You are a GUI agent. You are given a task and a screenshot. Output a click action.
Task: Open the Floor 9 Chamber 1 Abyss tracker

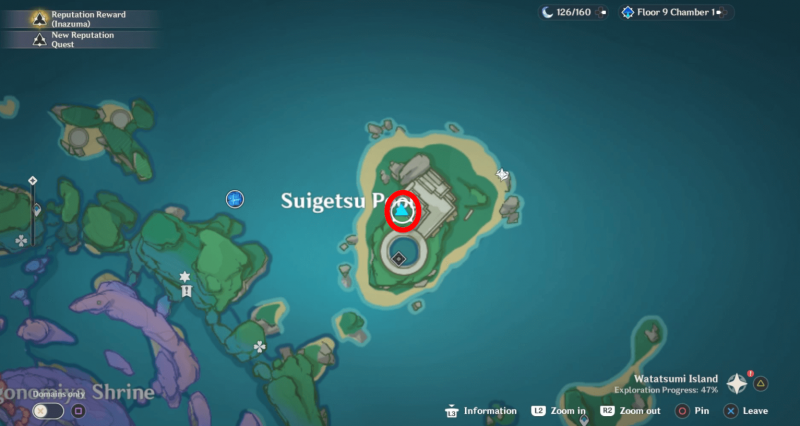(676, 13)
